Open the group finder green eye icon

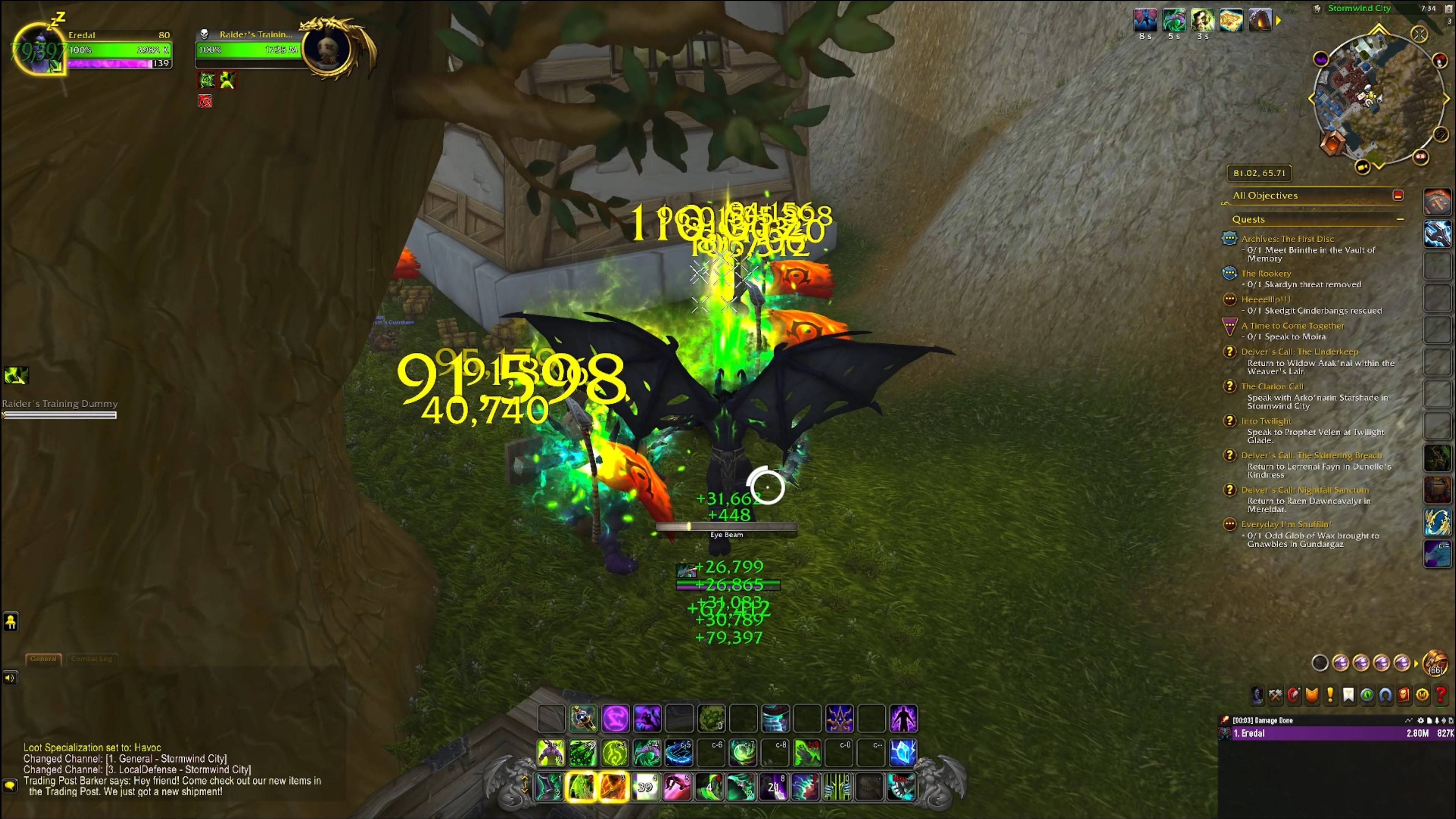(x=1367, y=695)
